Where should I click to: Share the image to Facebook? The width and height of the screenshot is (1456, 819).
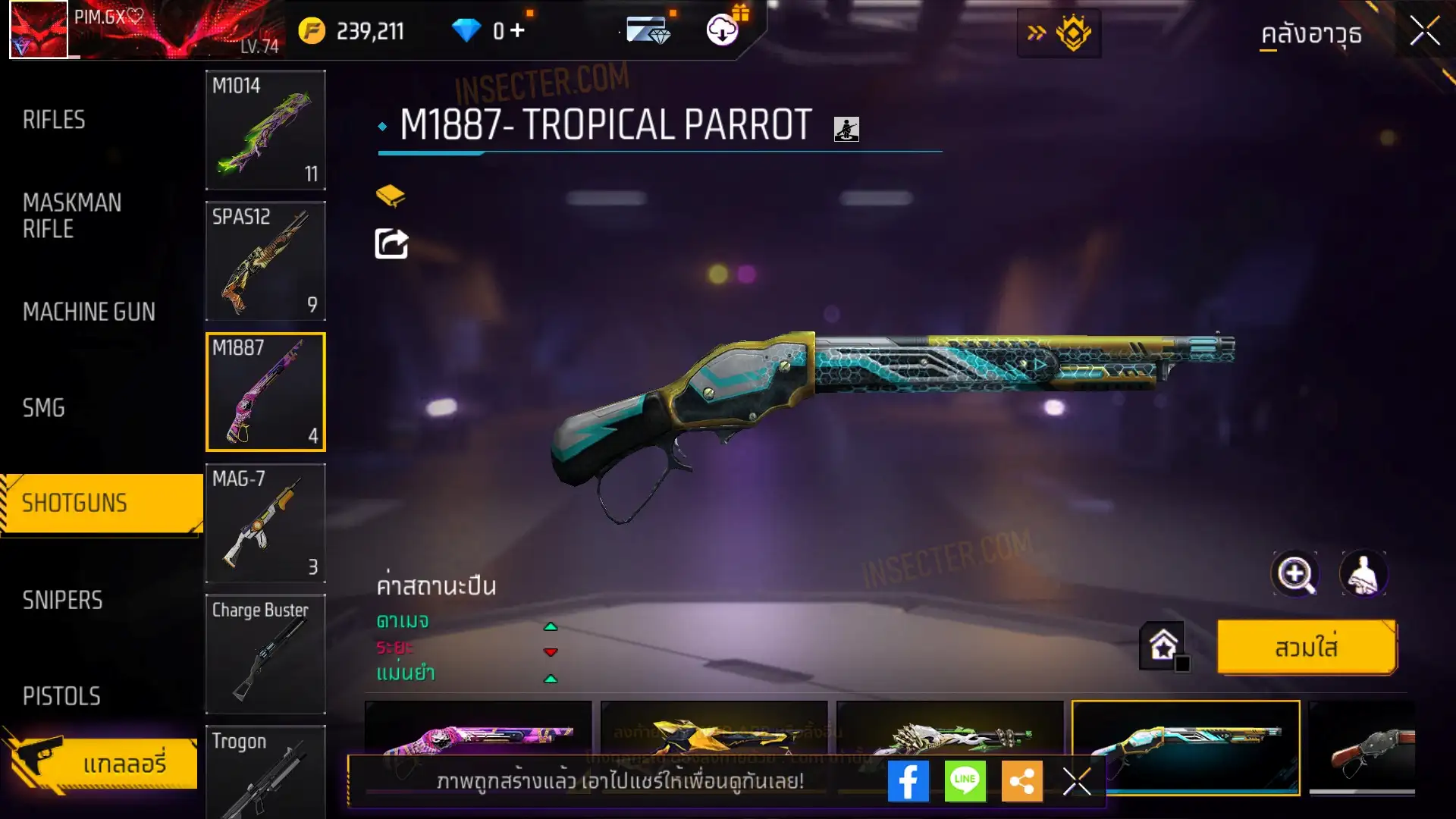coord(908,781)
